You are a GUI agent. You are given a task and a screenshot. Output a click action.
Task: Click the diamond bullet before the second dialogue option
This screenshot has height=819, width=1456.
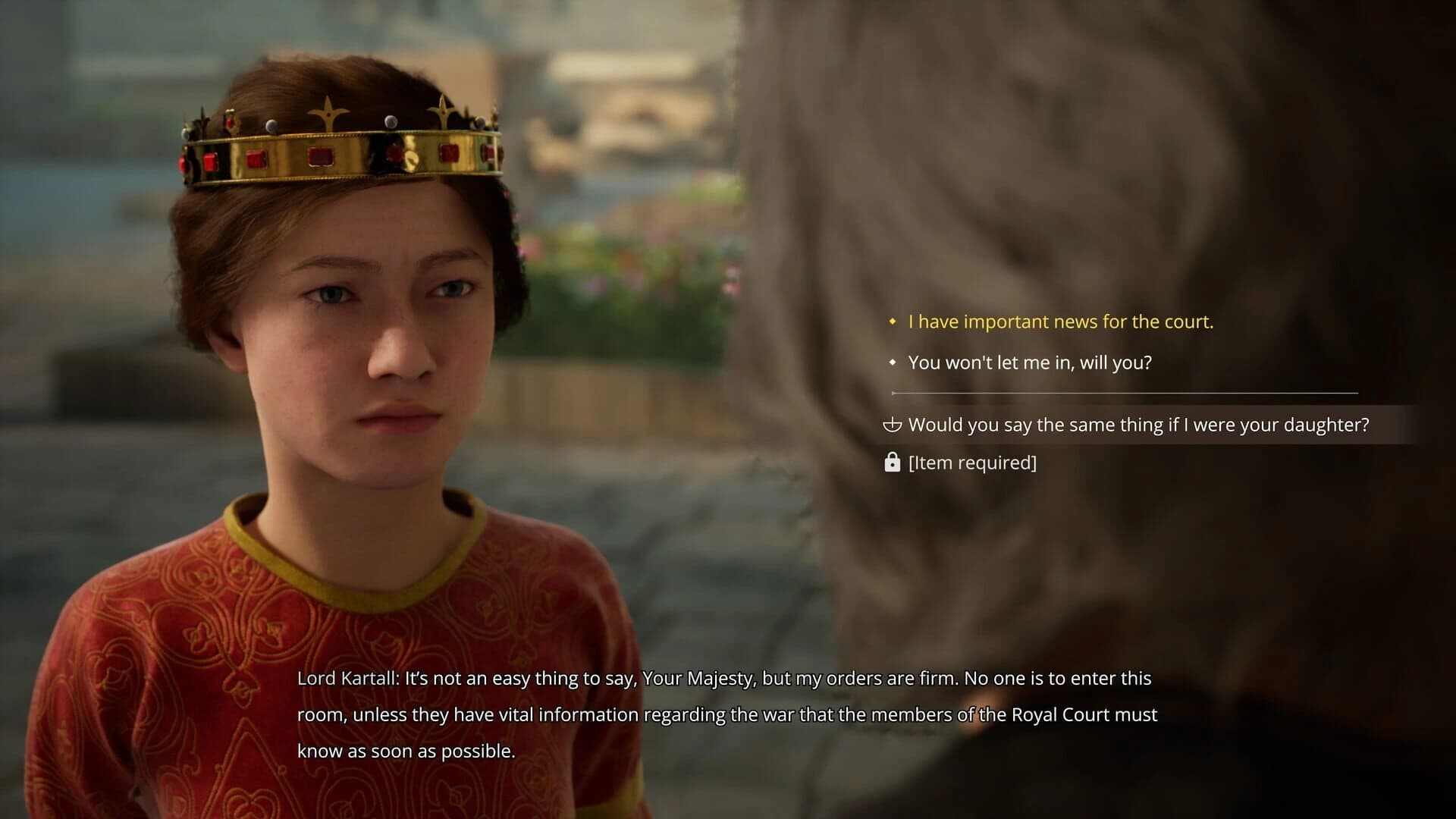[891, 362]
